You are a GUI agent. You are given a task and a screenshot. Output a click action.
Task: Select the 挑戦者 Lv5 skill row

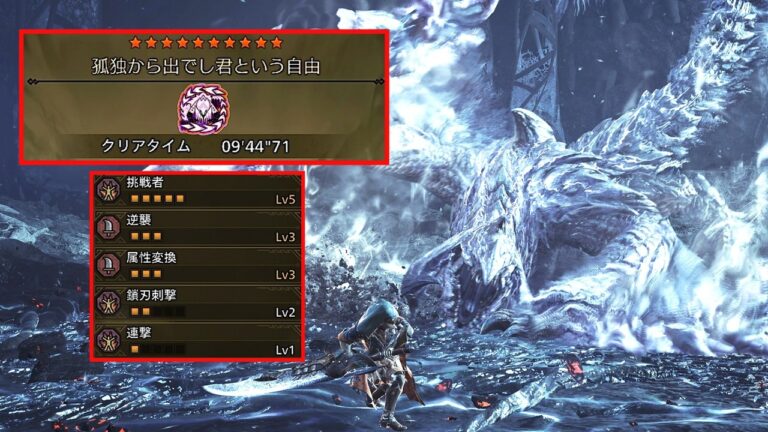point(197,191)
